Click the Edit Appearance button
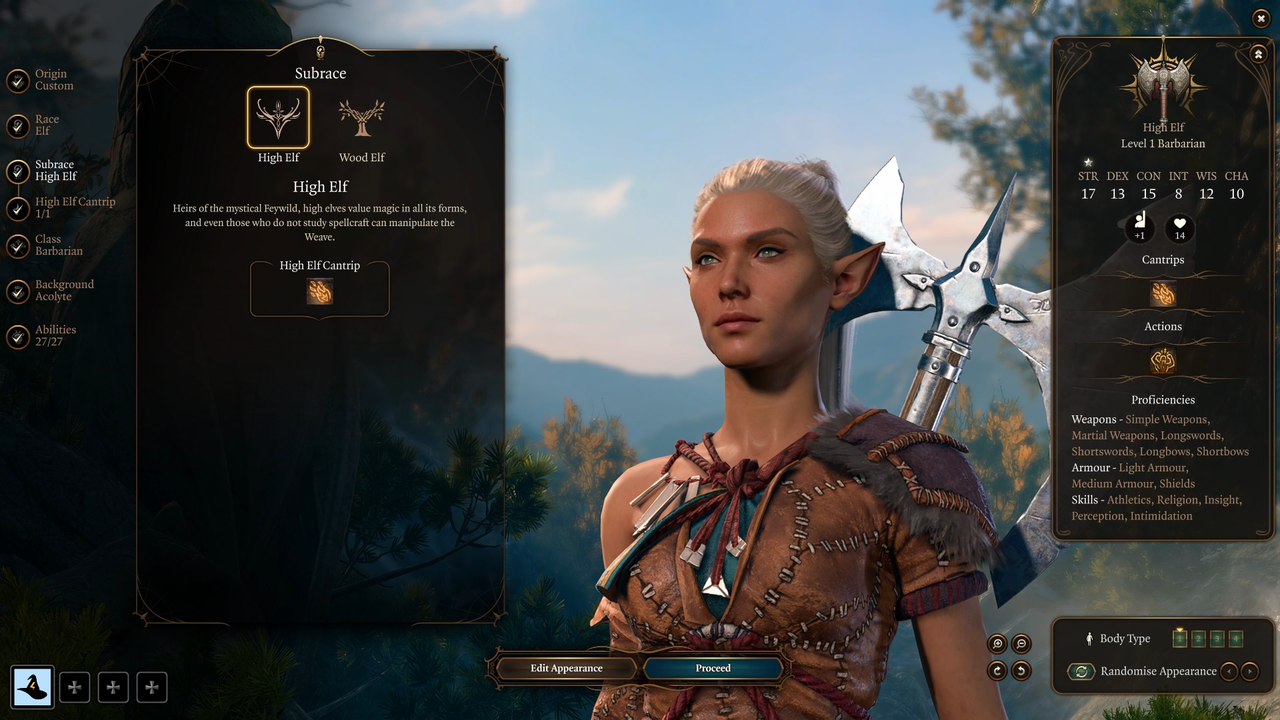Image resolution: width=1280 pixels, height=720 pixels. click(566, 668)
